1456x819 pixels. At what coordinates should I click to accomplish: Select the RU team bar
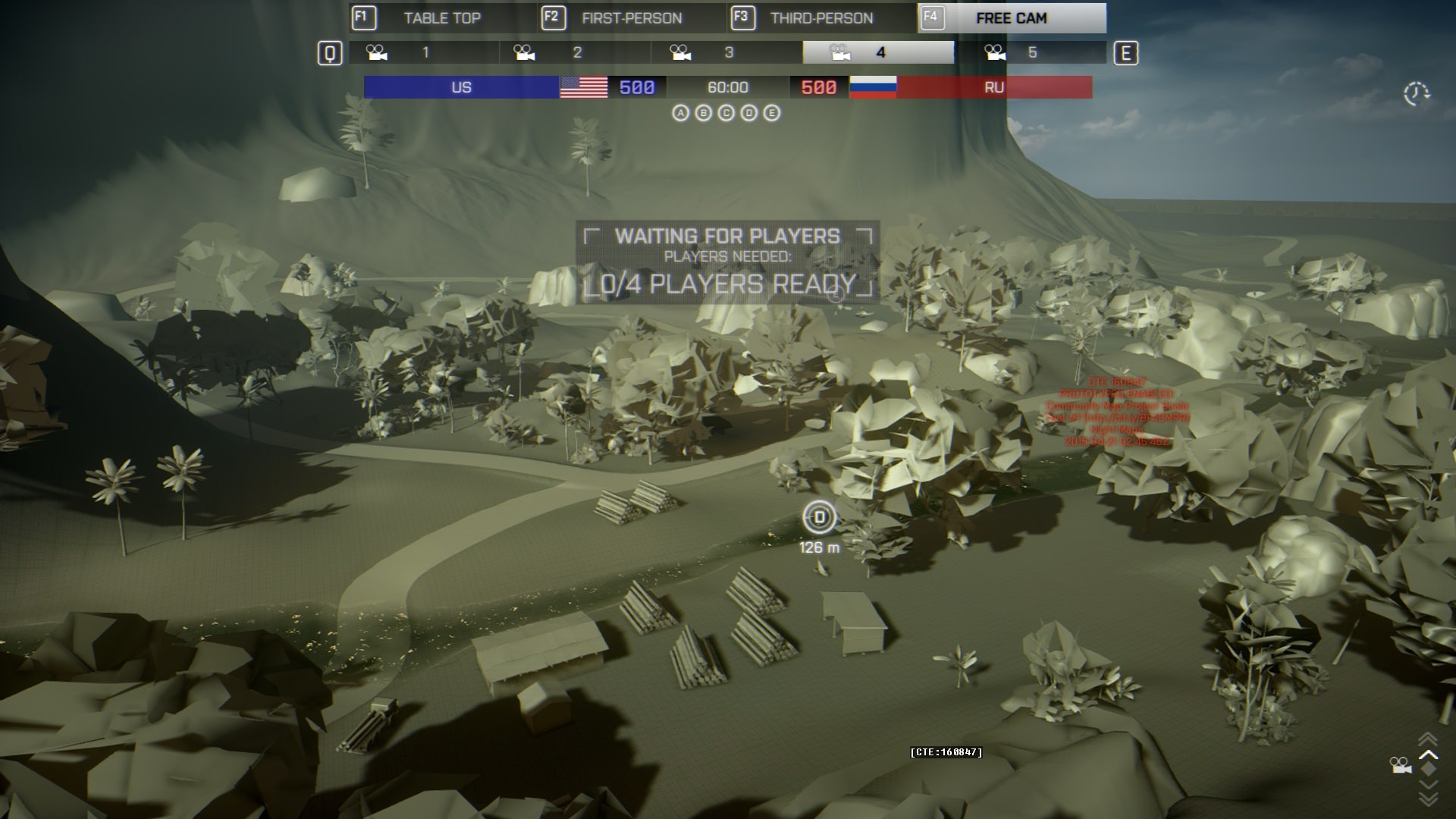993,87
